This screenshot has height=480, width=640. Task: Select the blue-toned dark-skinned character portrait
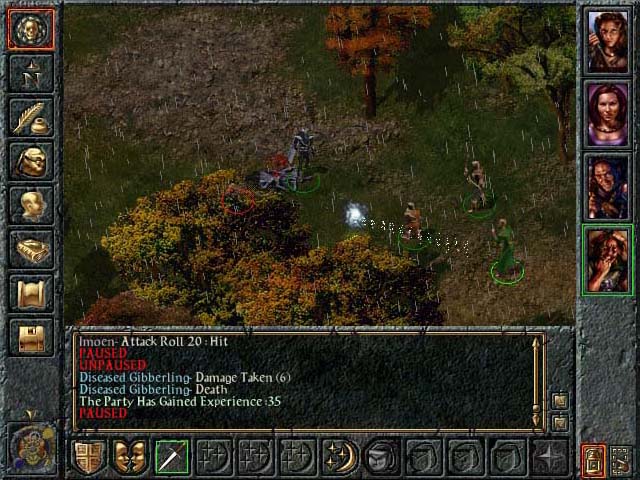coord(607,186)
